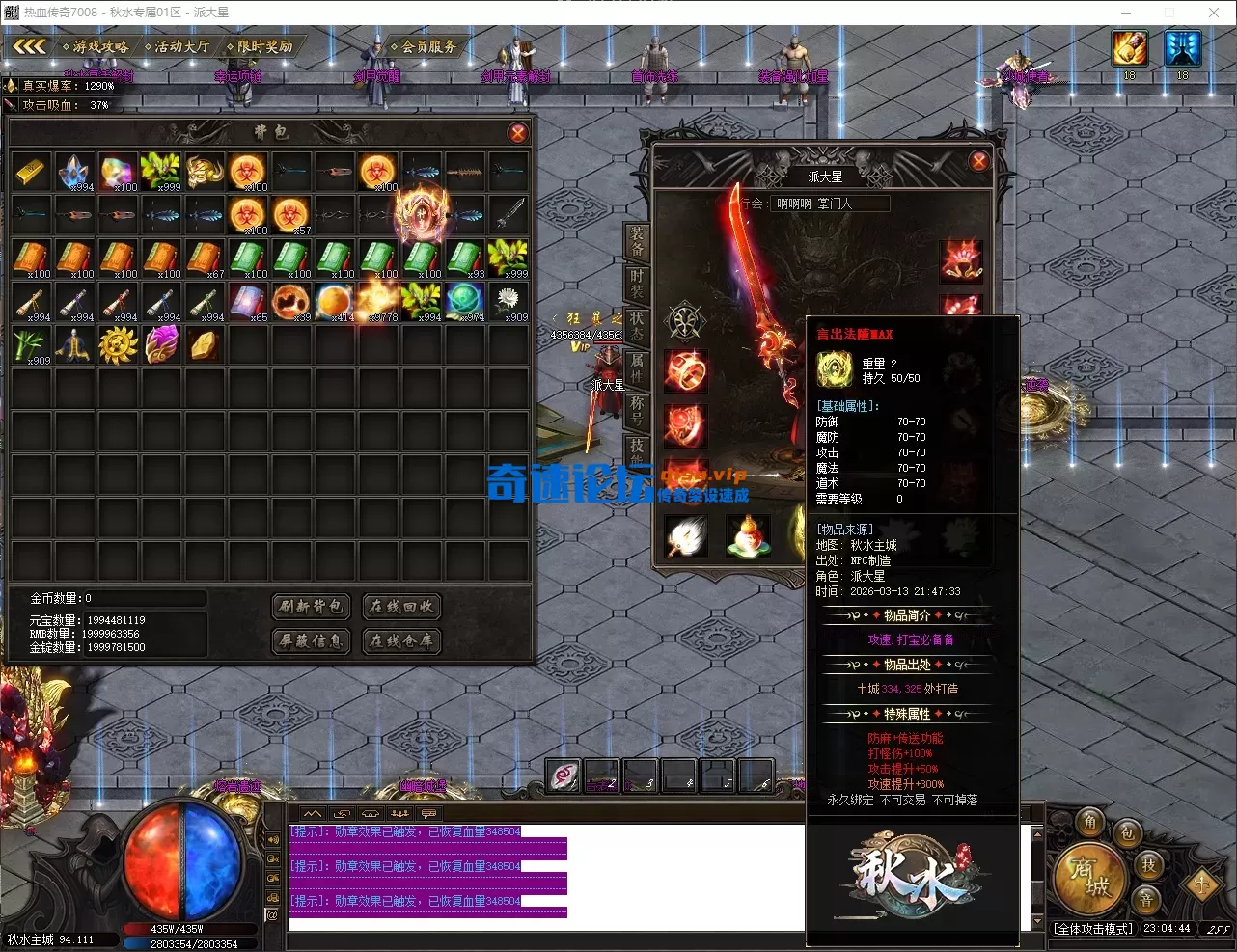Open the 会员服务 member services menu
This screenshot has height=952, width=1237.
[x=425, y=46]
